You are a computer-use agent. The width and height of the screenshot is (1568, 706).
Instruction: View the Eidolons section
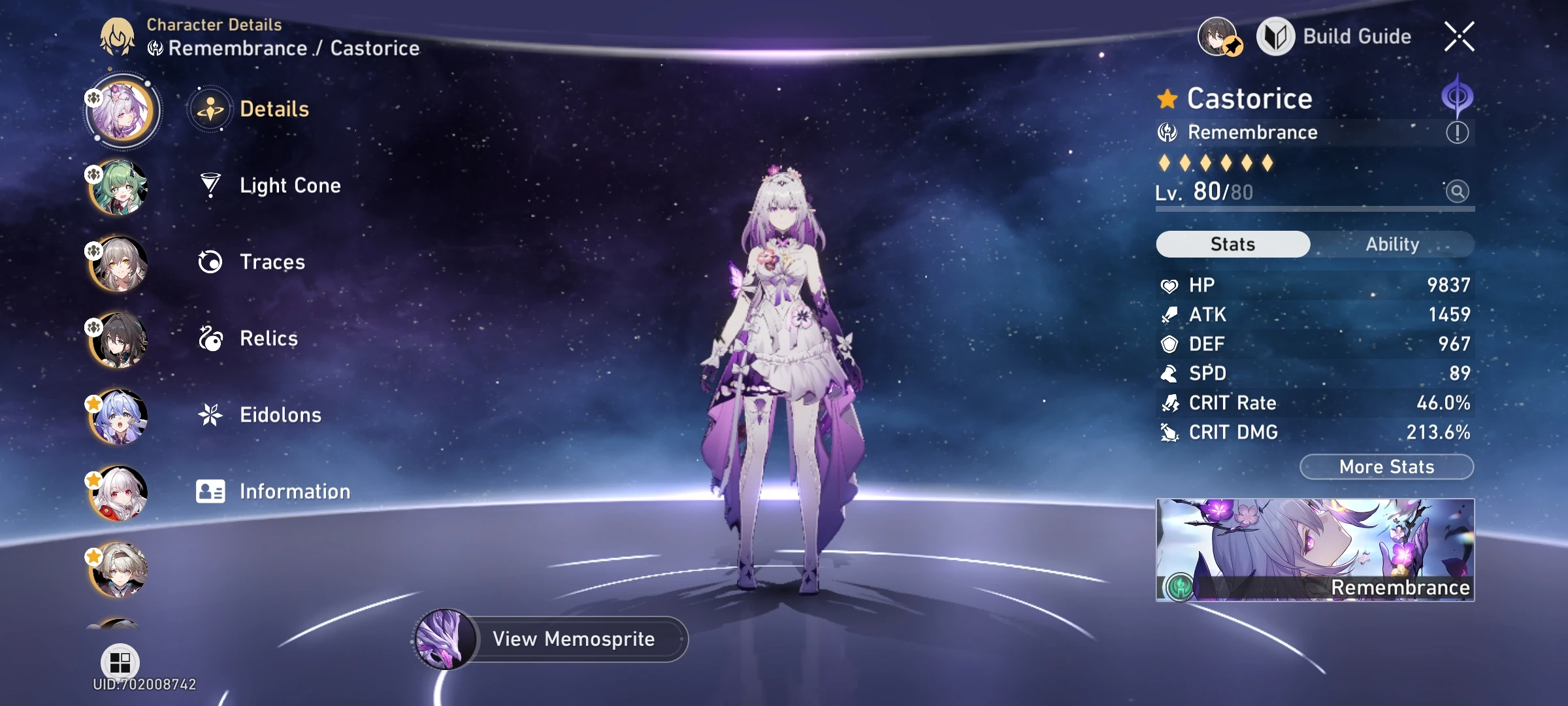click(280, 414)
